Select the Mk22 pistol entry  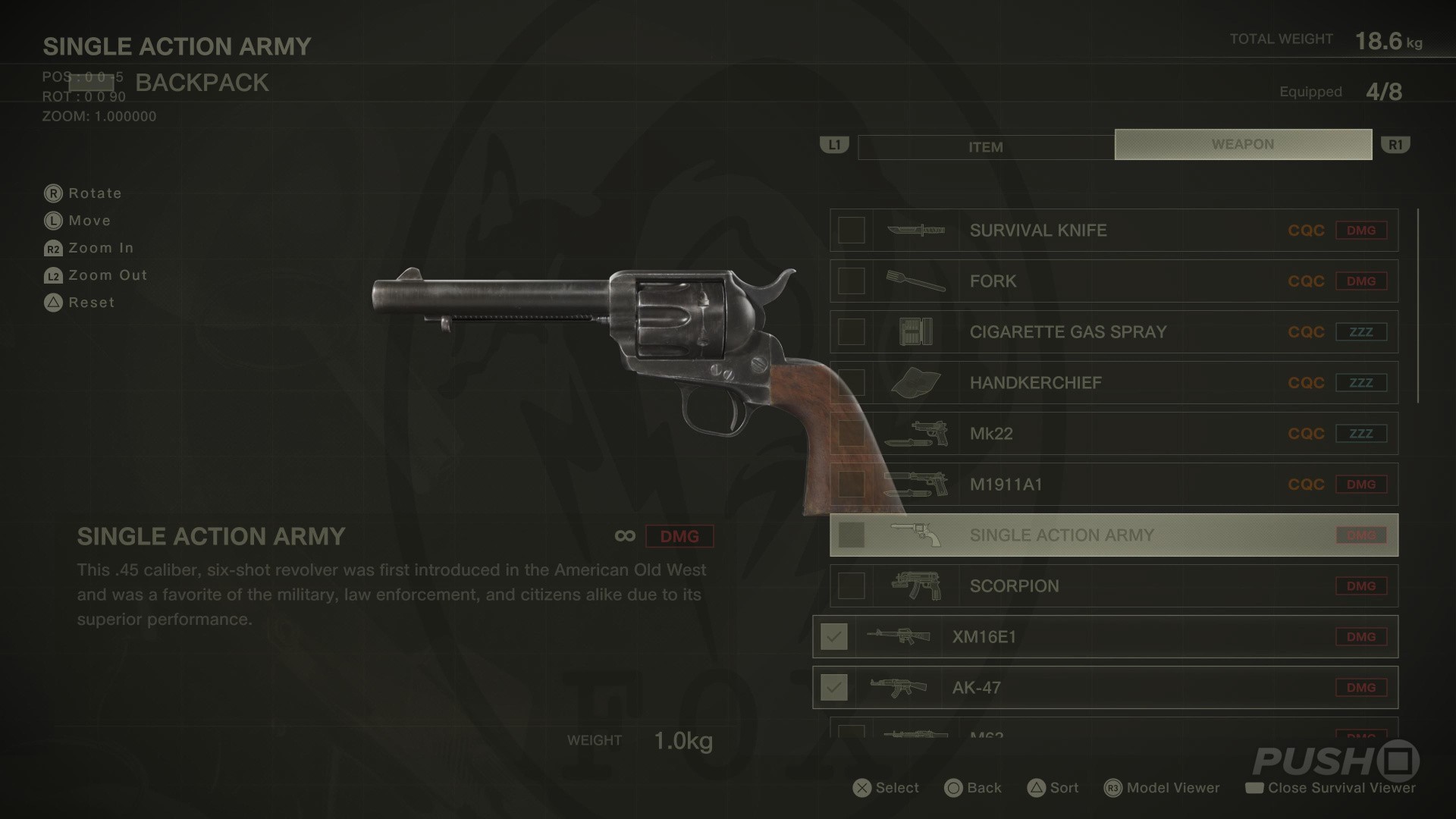[1113, 434]
